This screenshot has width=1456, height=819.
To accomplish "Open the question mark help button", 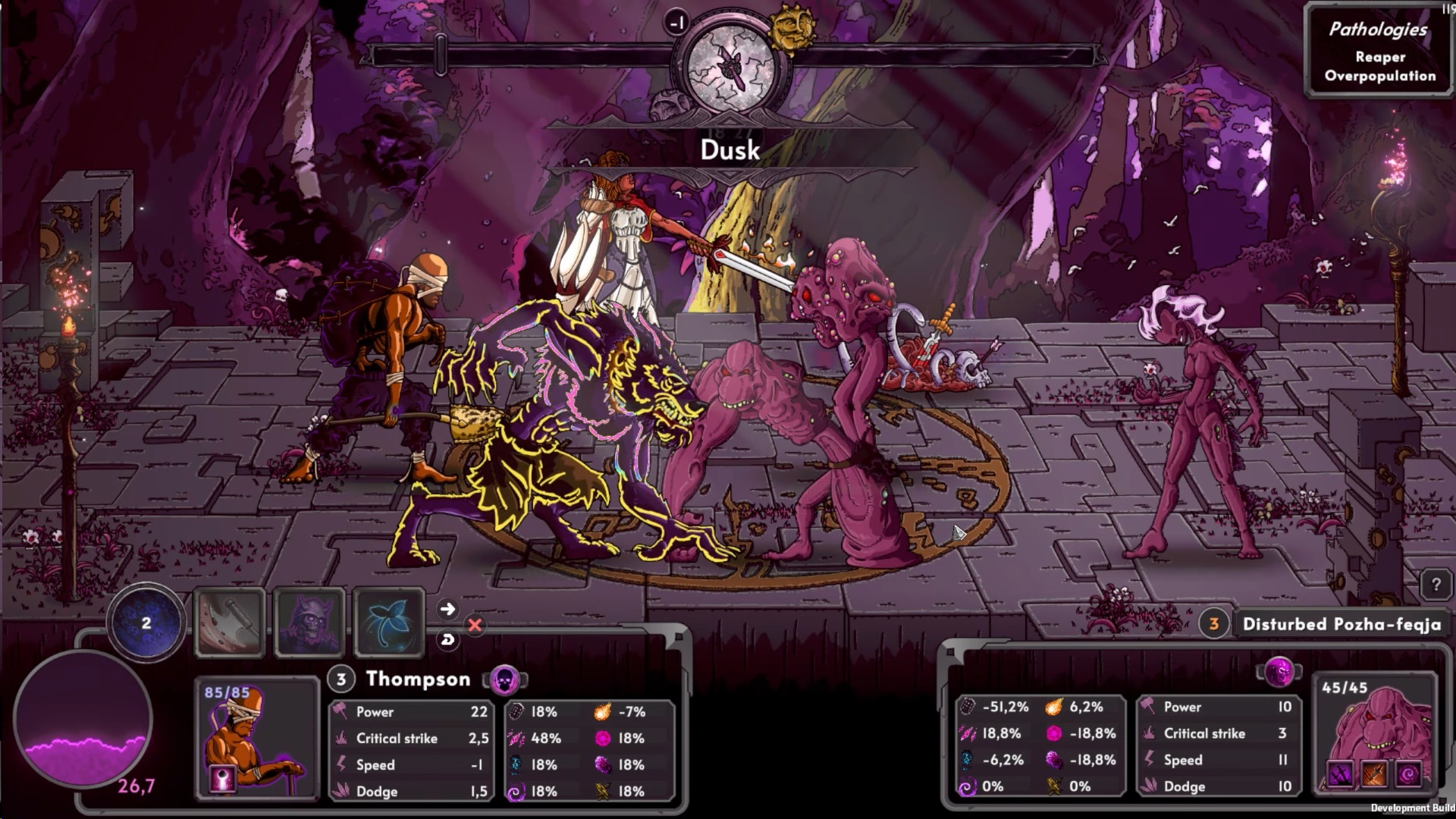I will click(x=1436, y=585).
